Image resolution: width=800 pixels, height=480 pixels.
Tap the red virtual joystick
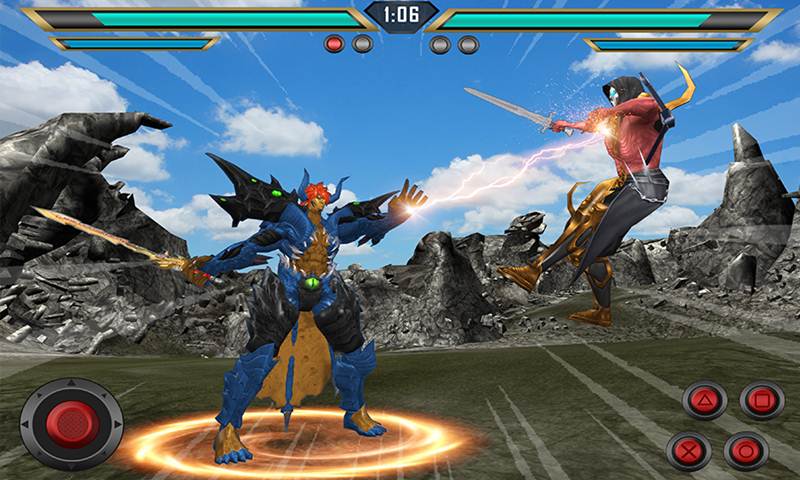click(71, 424)
